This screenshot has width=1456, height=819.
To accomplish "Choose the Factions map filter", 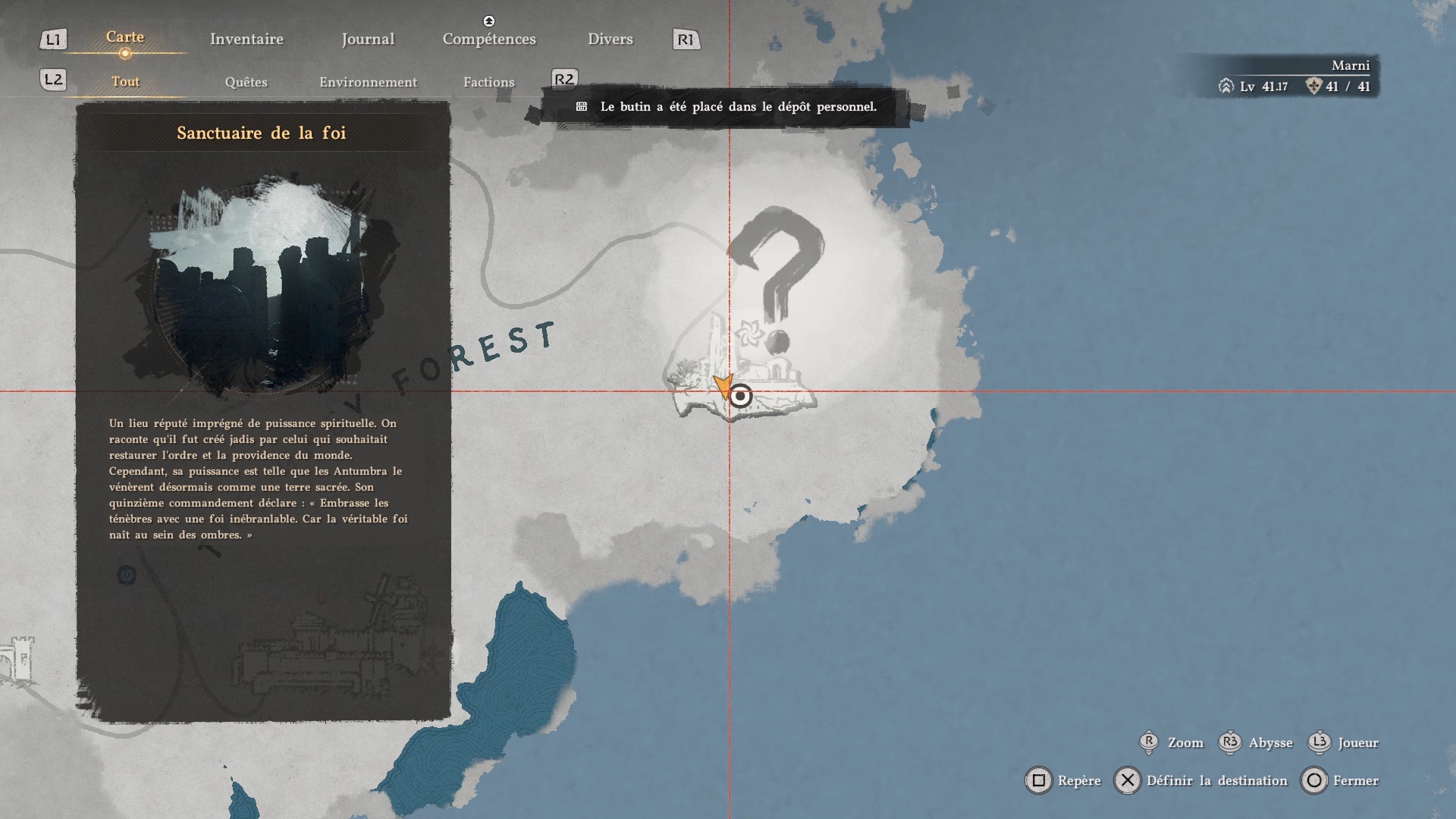I will pos(488,82).
